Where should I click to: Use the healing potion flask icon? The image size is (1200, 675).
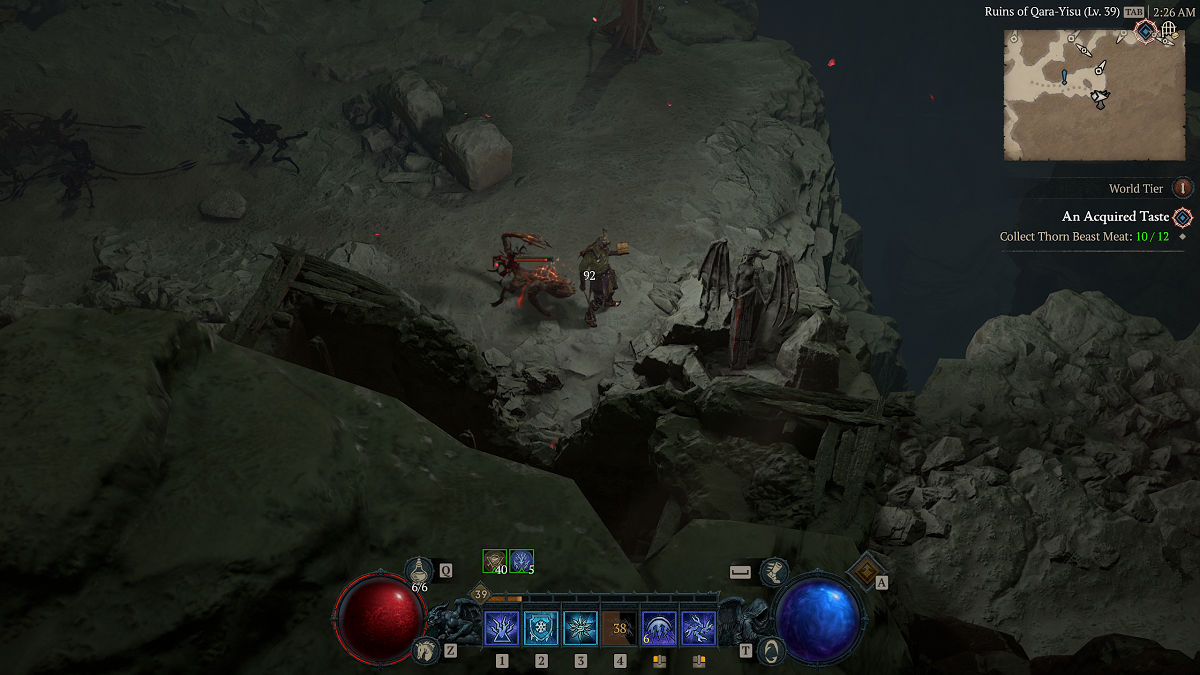419,570
